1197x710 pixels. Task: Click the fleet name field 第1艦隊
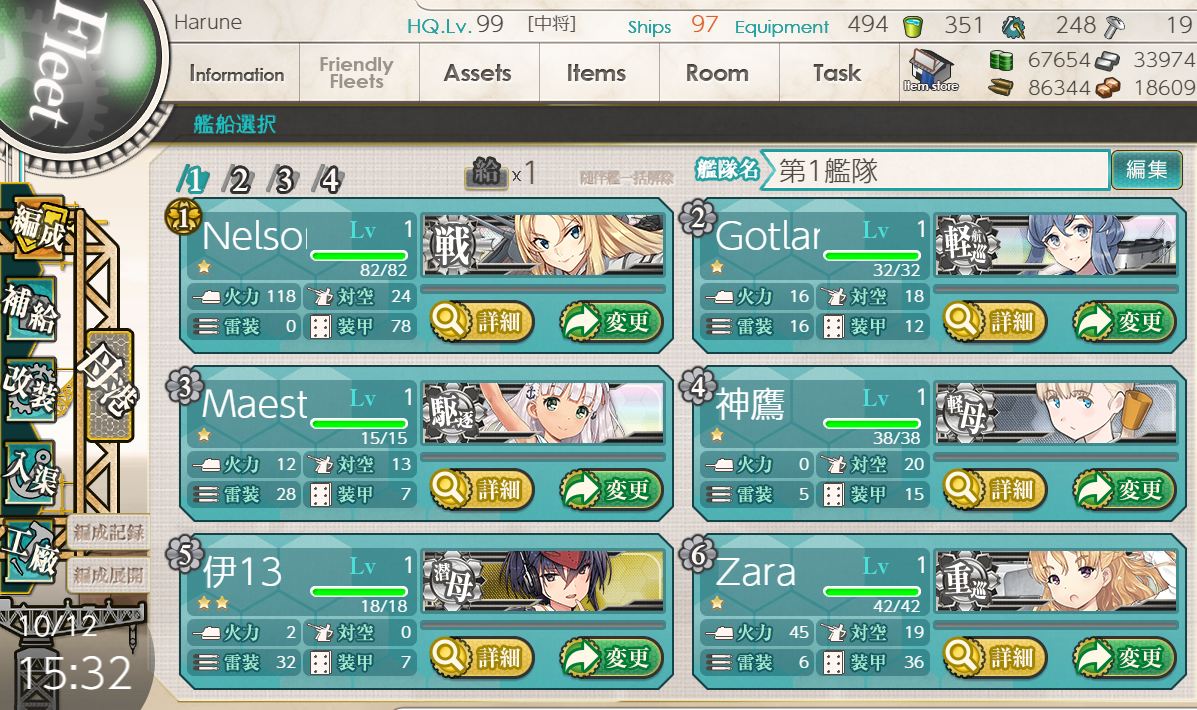coord(934,171)
